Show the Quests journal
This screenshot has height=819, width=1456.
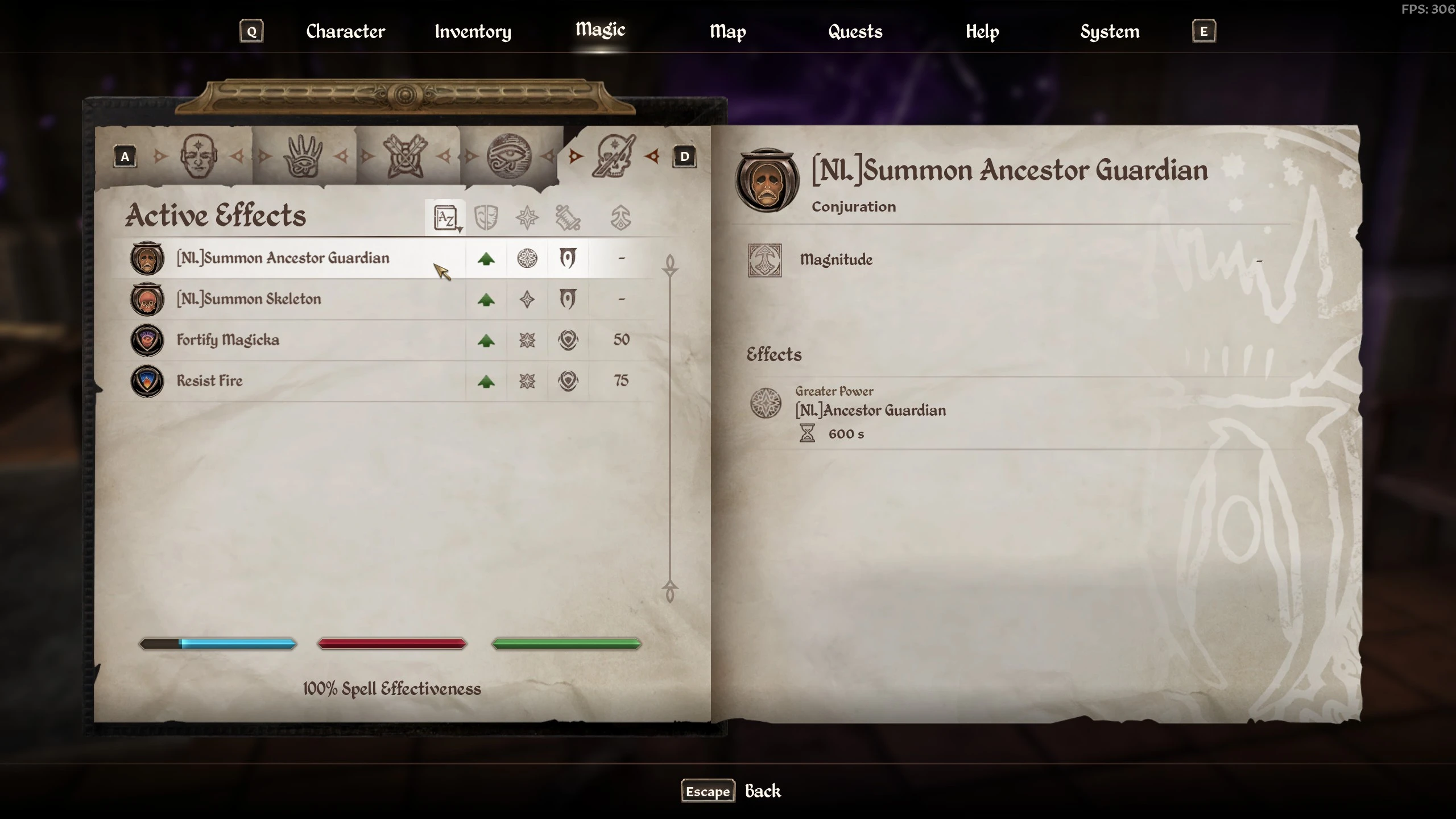[855, 31]
